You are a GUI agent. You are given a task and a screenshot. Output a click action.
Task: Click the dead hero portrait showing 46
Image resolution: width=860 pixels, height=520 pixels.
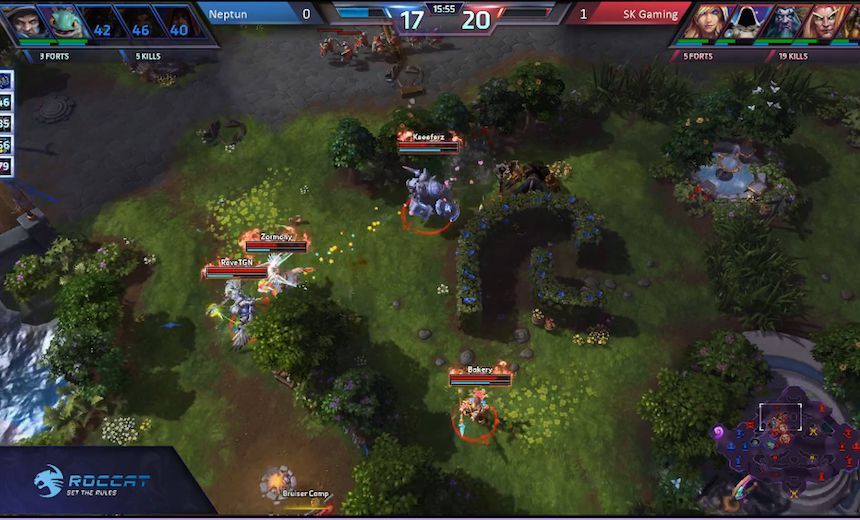click(x=138, y=22)
